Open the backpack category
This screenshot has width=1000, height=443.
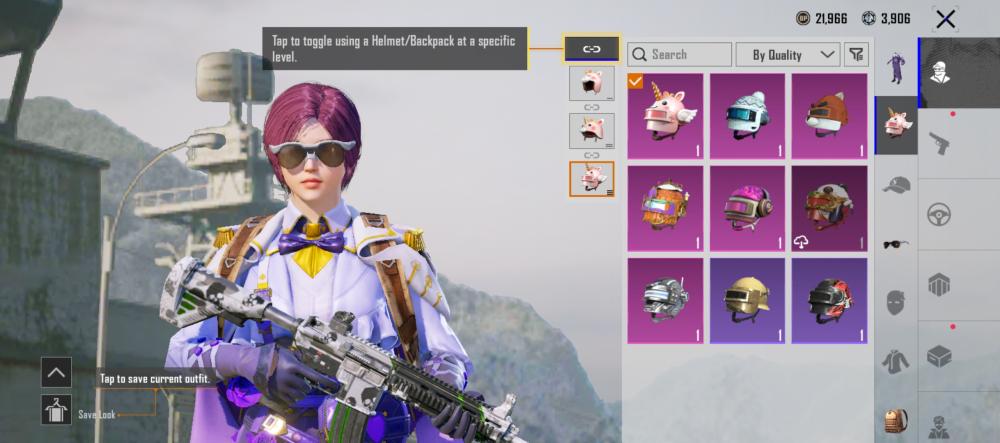[895, 419]
